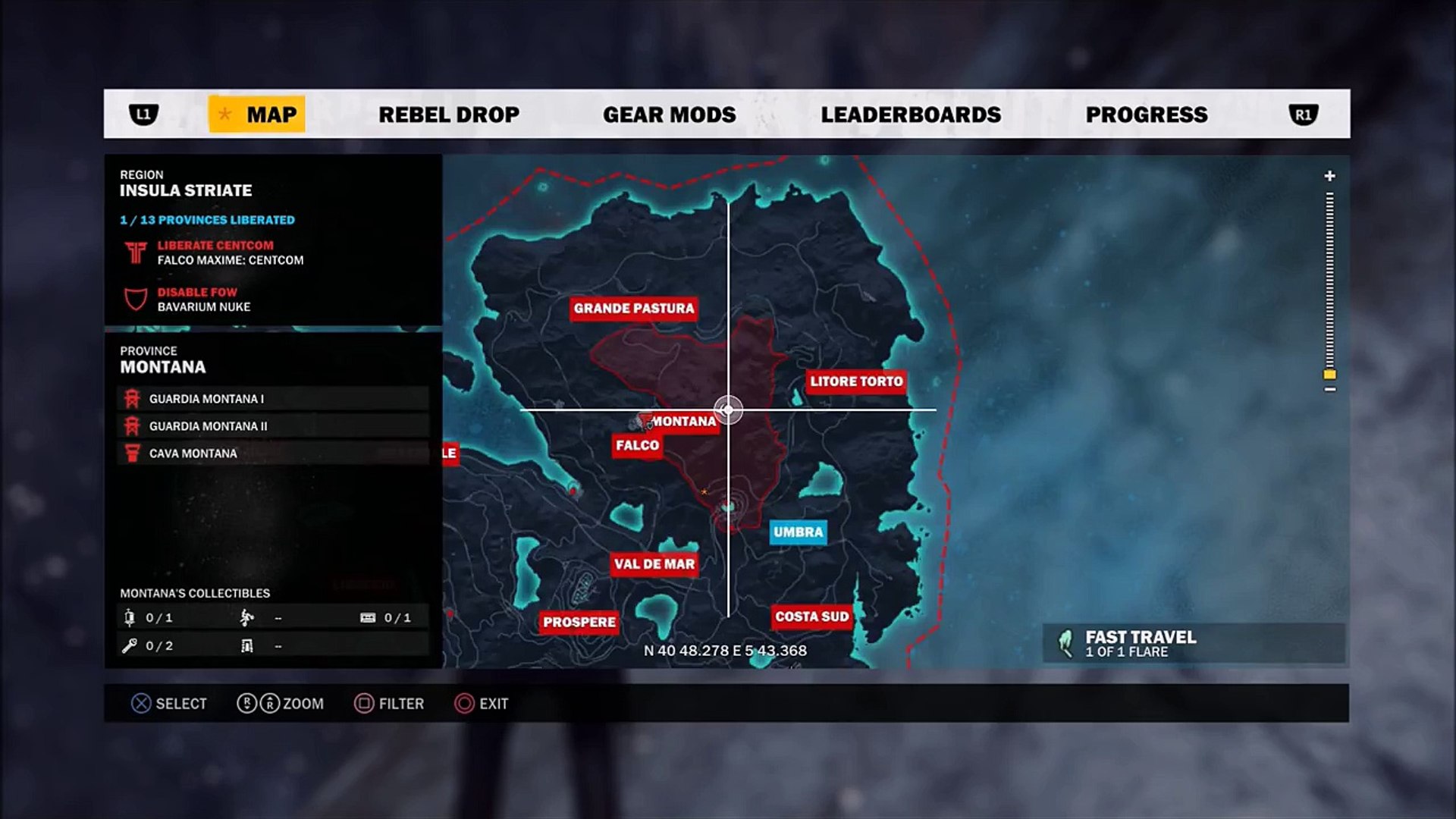This screenshot has height=819, width=1456.
Task: Choose the Falco province marker
Action: [637, 445]
